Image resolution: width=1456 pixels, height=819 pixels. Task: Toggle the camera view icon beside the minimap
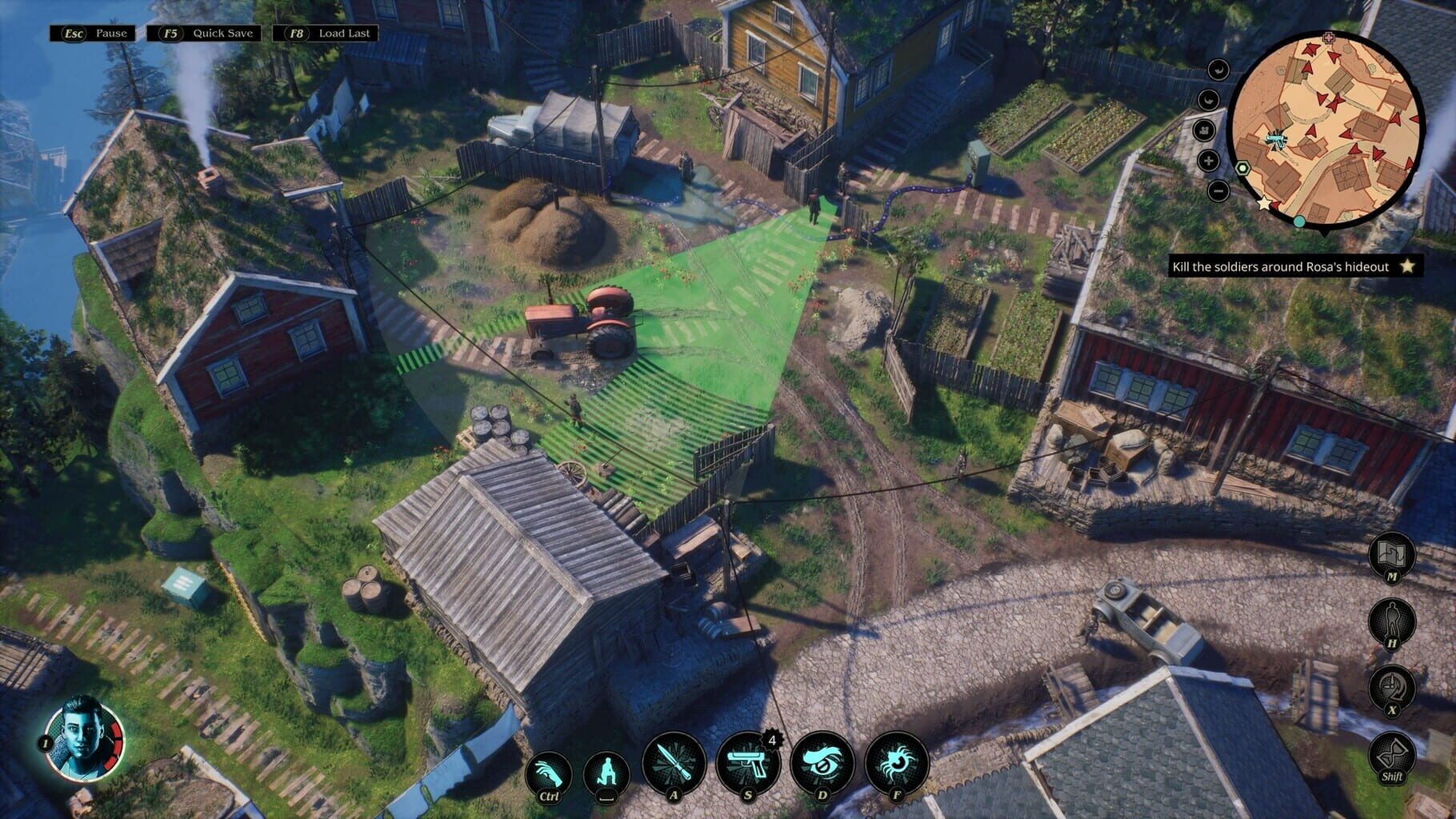pyautogui.click(x=1204, y=131)
